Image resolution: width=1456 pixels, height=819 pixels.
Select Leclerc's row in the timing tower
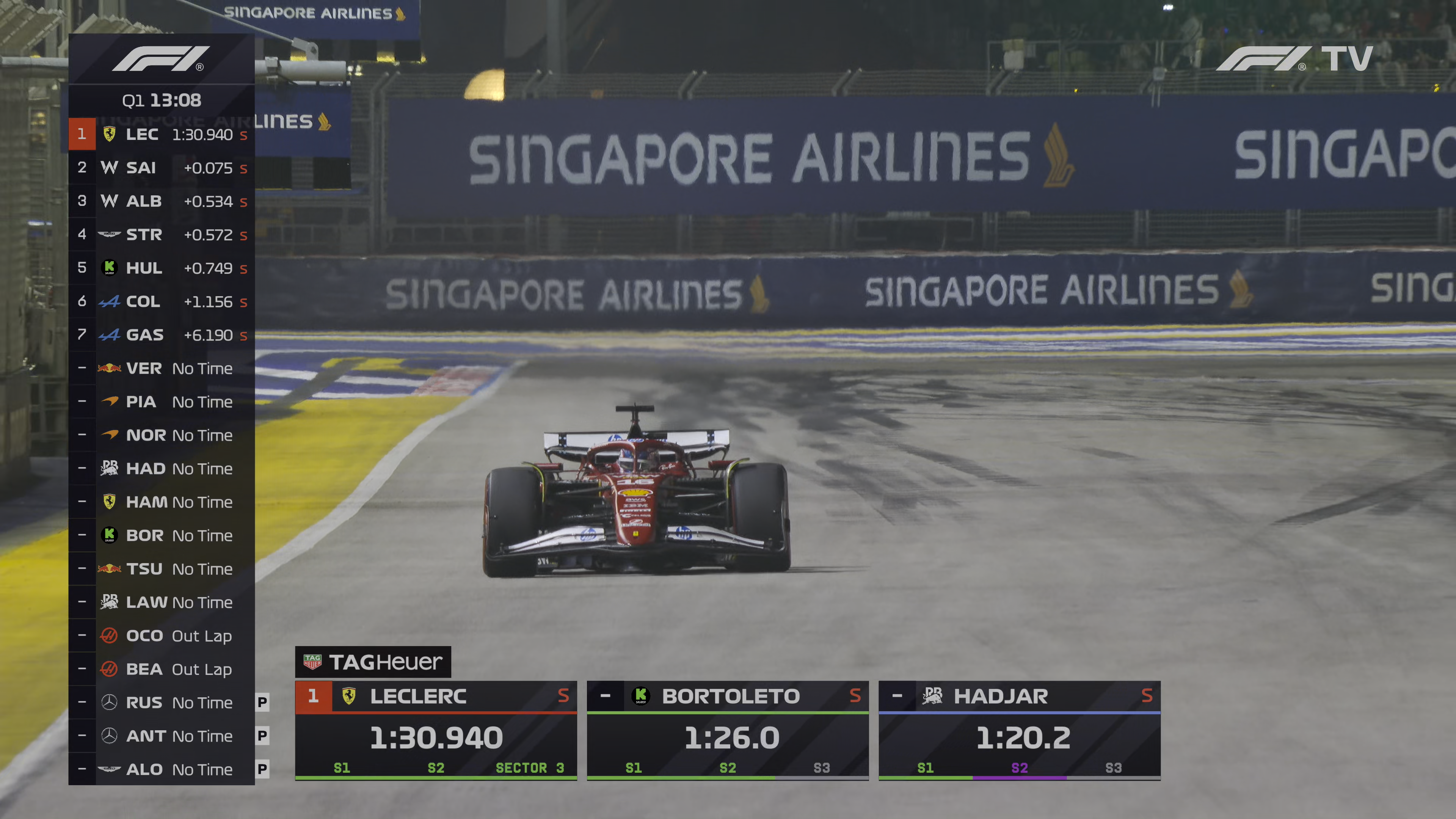coord(162,135)
